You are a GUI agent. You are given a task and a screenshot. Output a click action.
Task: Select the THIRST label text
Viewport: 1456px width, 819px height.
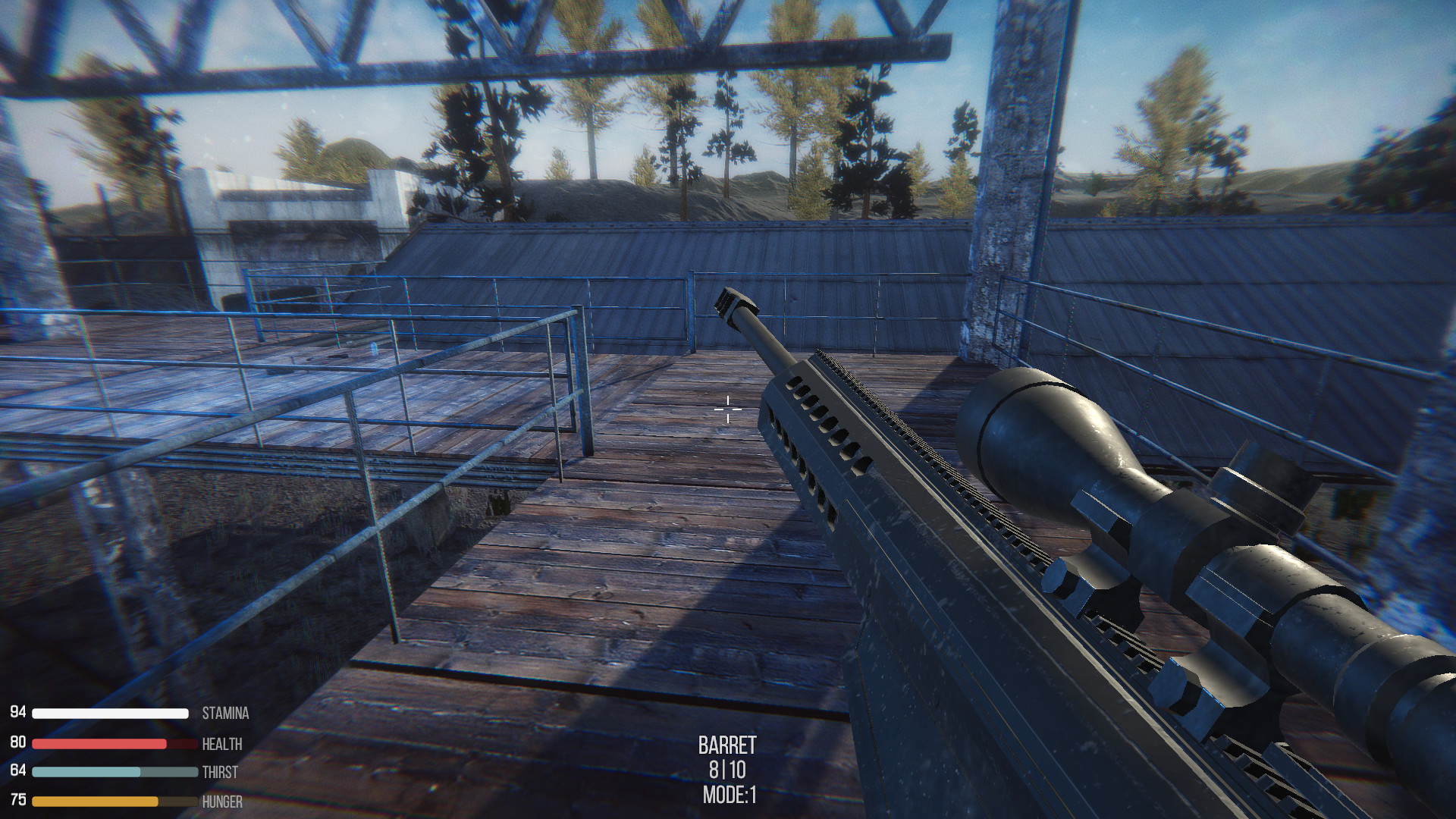click(220, 772)
